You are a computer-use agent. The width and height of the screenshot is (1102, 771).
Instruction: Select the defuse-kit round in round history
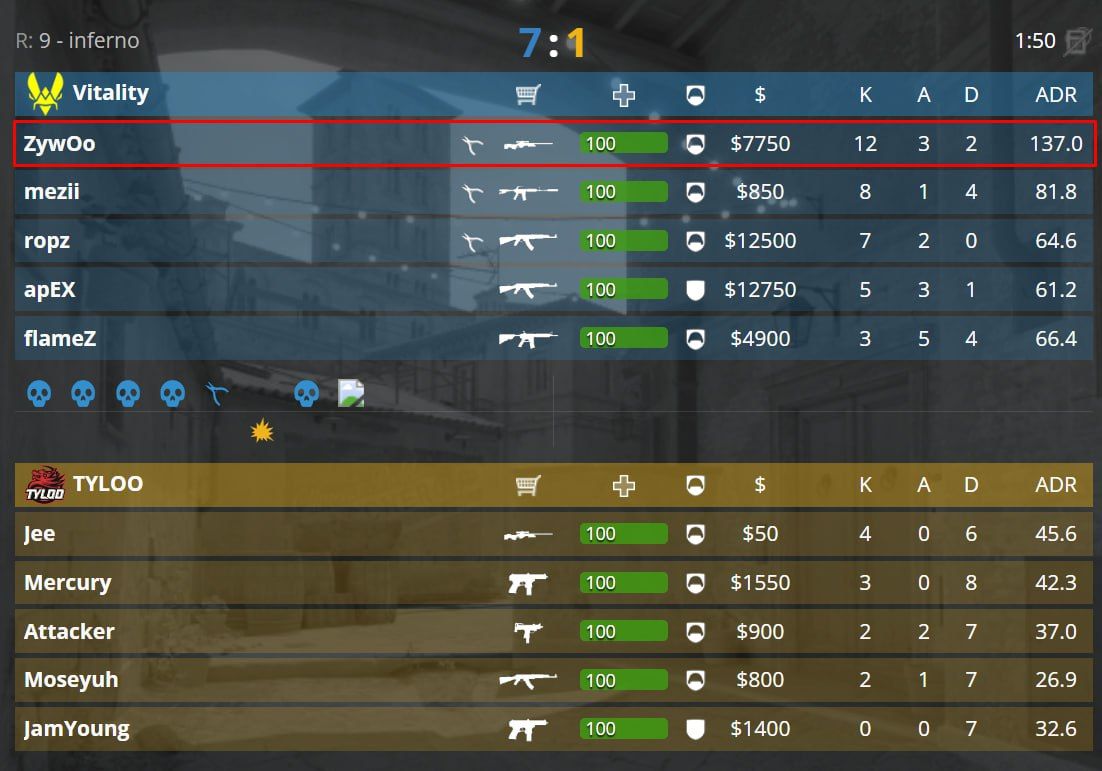pyautogui.click(x=217, y=393)
